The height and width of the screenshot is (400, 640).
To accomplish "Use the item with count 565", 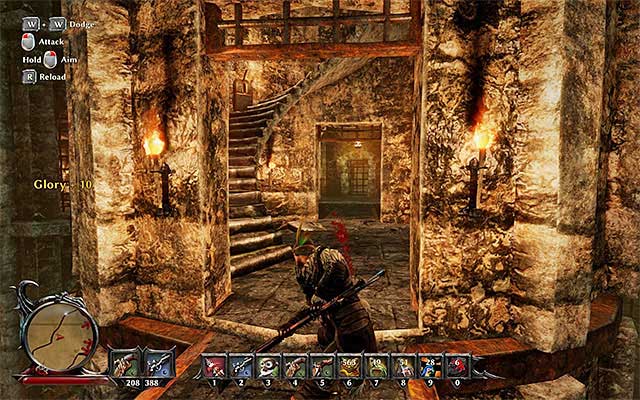I will 349,366.
